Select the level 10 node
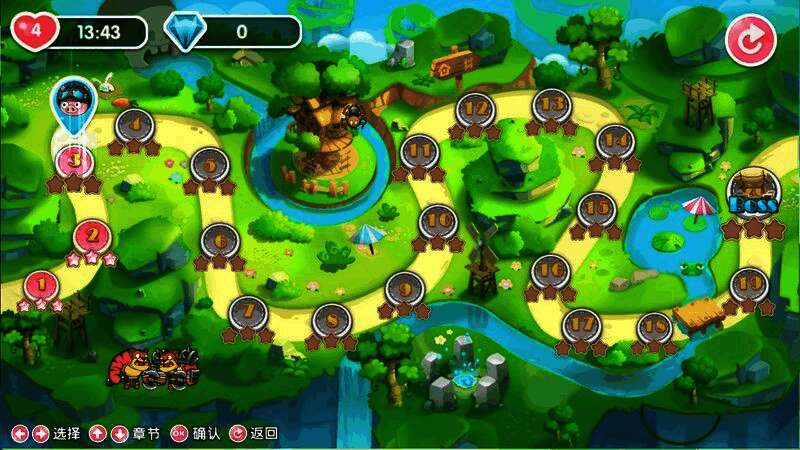Image resolution: width=800 pixels, height=450 pixels. pos(437,221)
